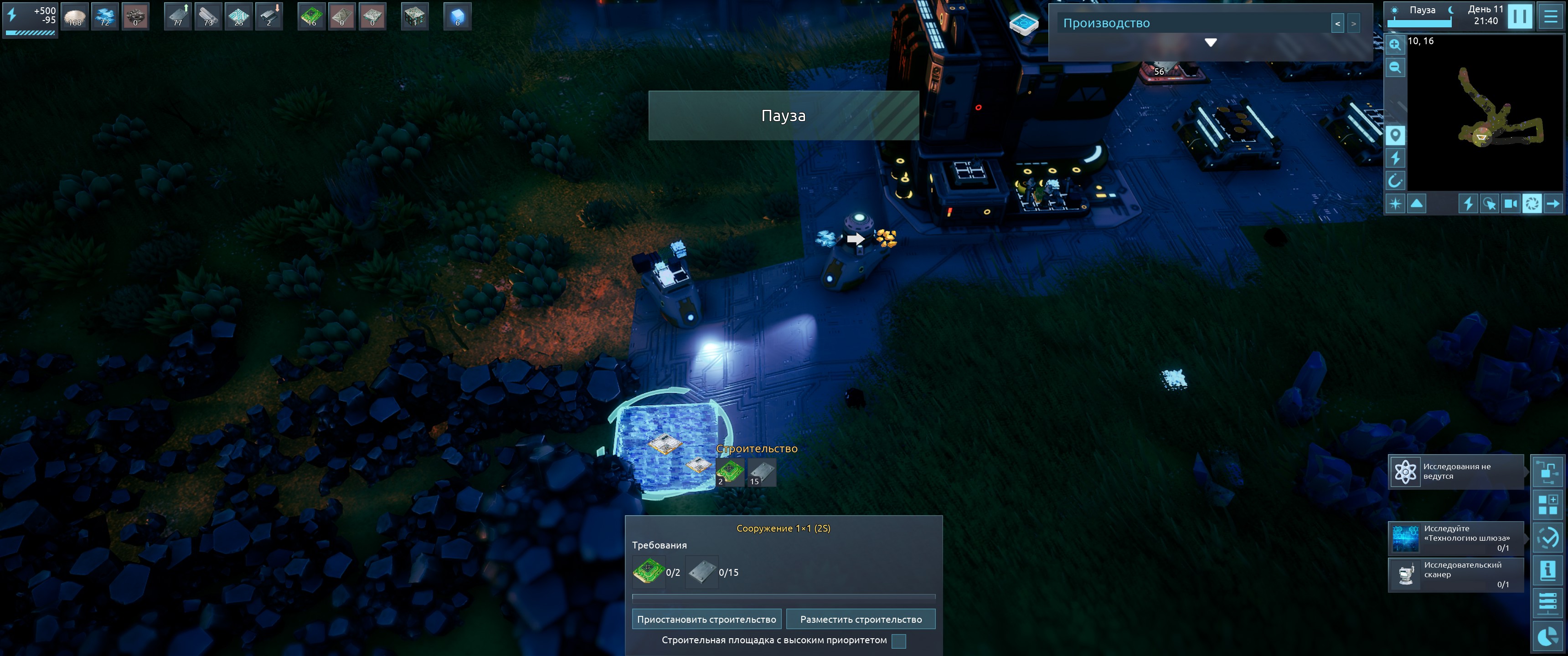Toggle the high-priority construction site checkbox
Screen dimensions: 1568x656
pyautogui.click(x=898, y=641)
